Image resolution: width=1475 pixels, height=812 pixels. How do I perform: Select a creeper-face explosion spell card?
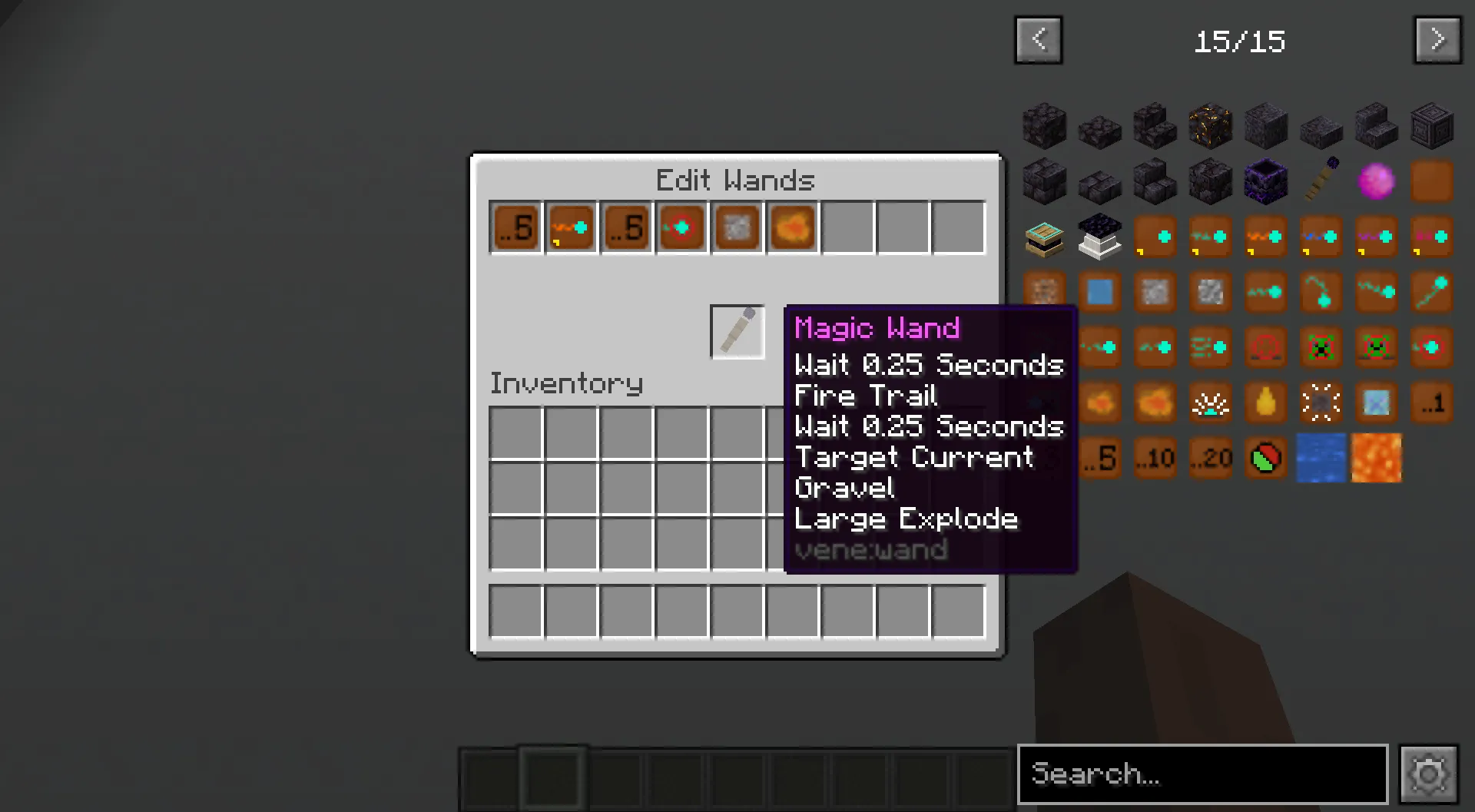pyautogui.click(x=1321, y=347)
